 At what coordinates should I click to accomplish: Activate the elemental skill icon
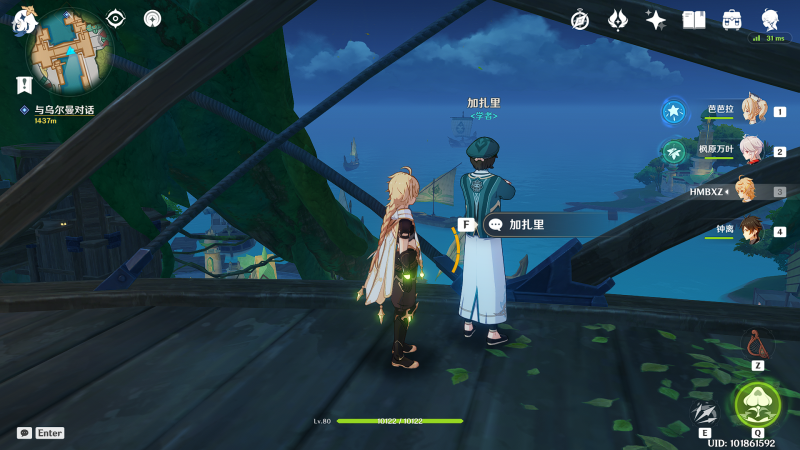coord(705,412)
